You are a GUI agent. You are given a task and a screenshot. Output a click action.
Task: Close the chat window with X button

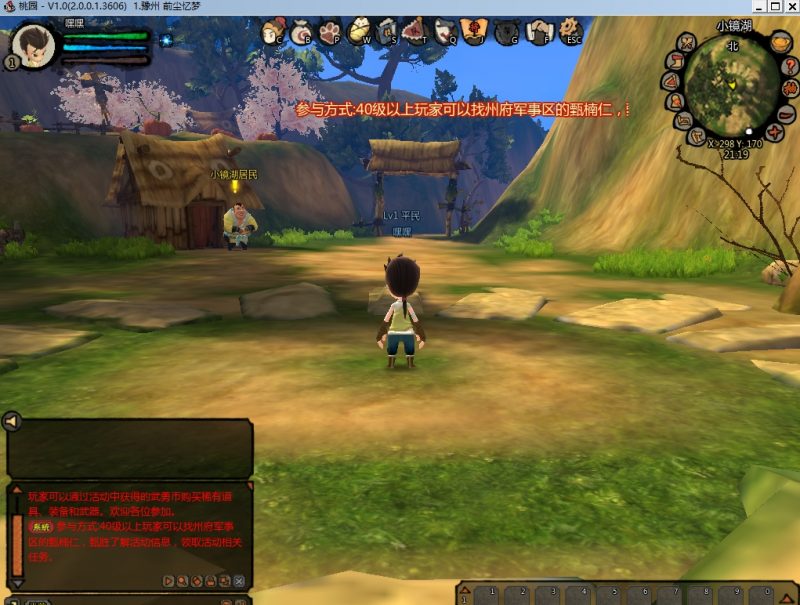pyautogui.click(x=239, y=581)
